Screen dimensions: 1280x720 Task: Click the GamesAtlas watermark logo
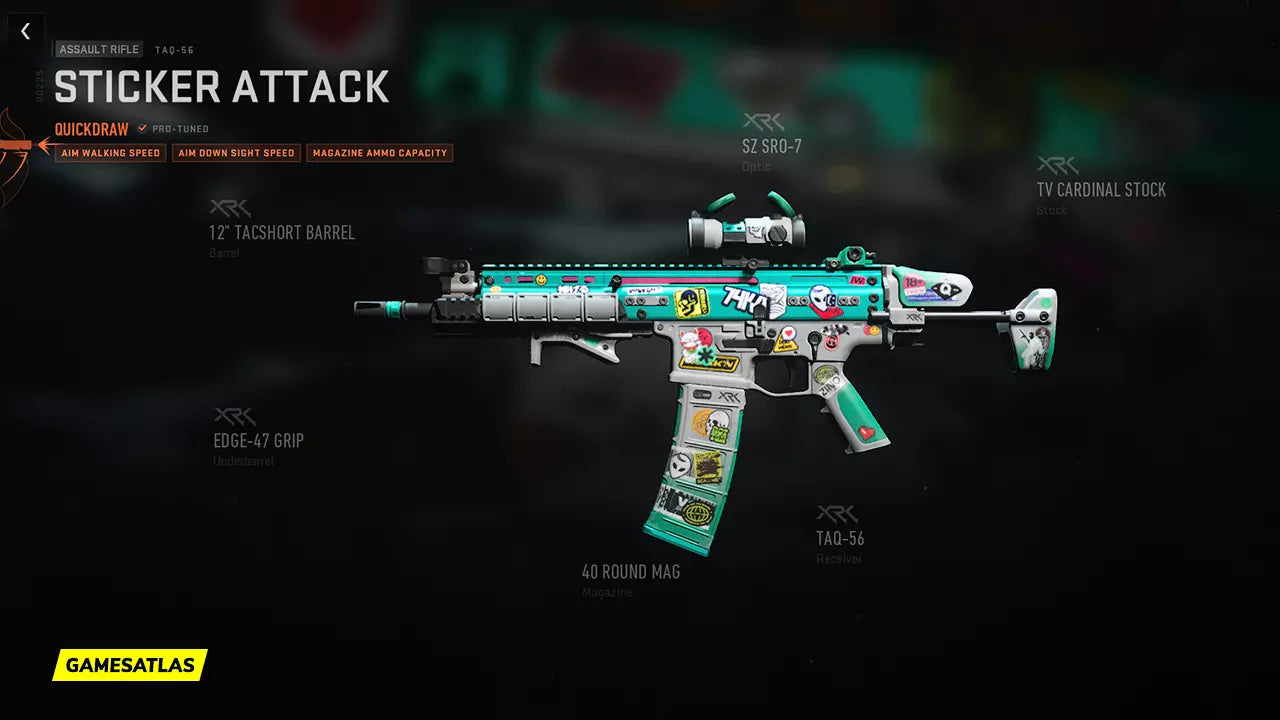[x=130, y=665]
